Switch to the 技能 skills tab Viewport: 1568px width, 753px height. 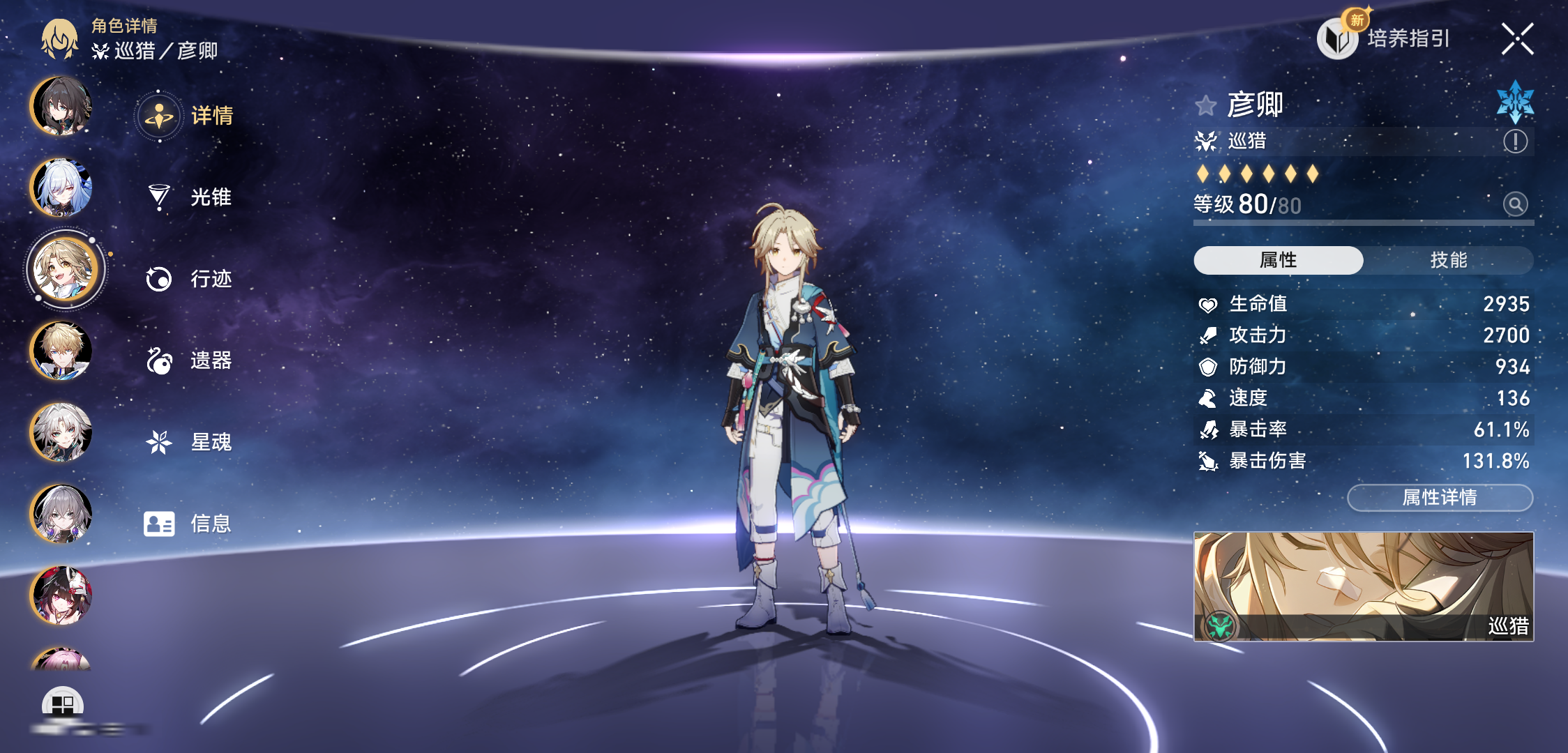tap(1448, 260)
